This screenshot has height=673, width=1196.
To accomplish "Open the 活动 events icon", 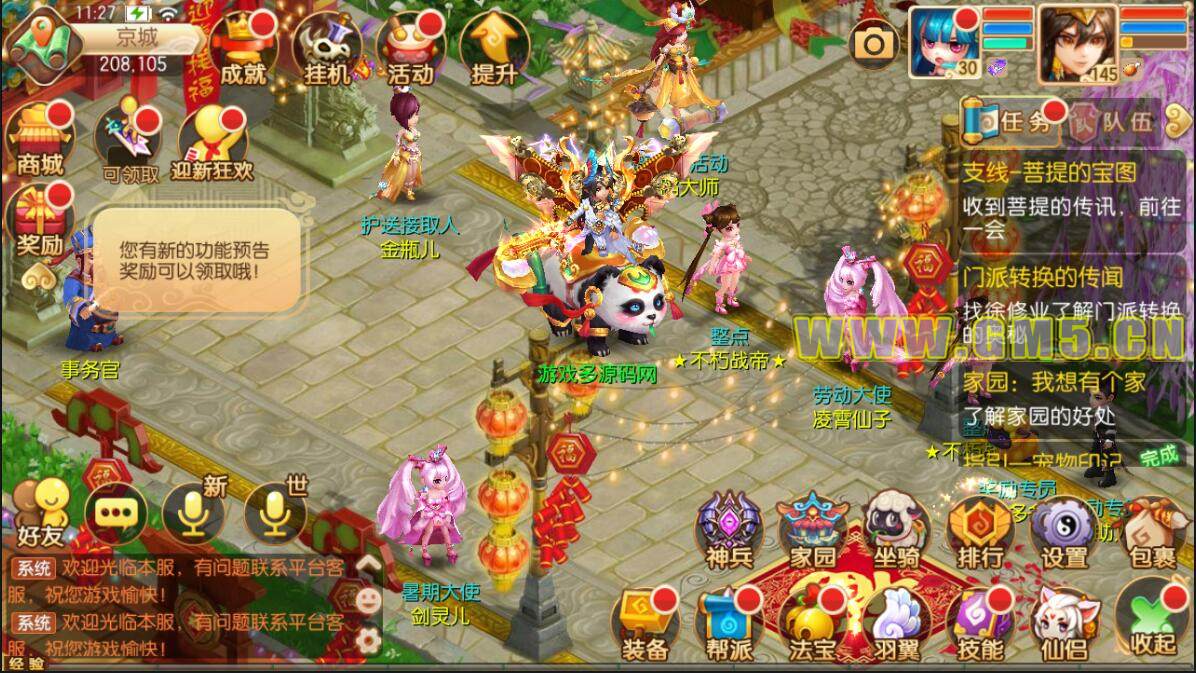I will pyautogui.click(x=409, y=48).
